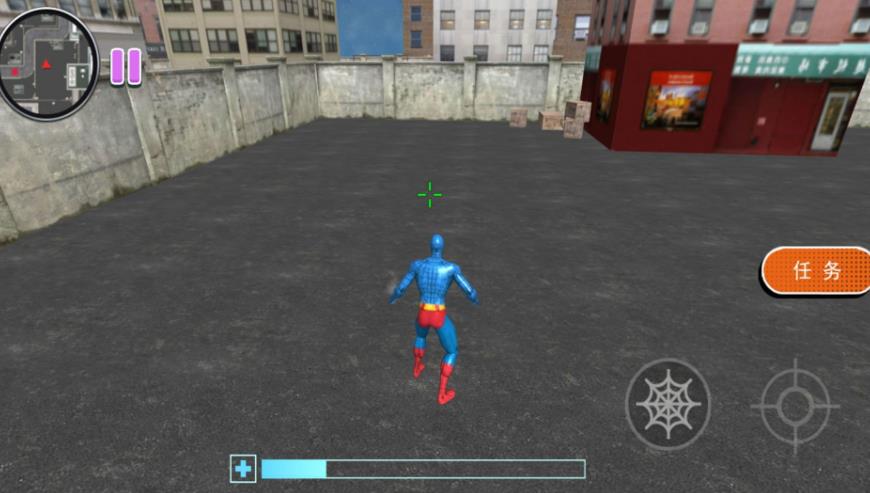Pause the game with the purple button

click(x=125, y=66)
